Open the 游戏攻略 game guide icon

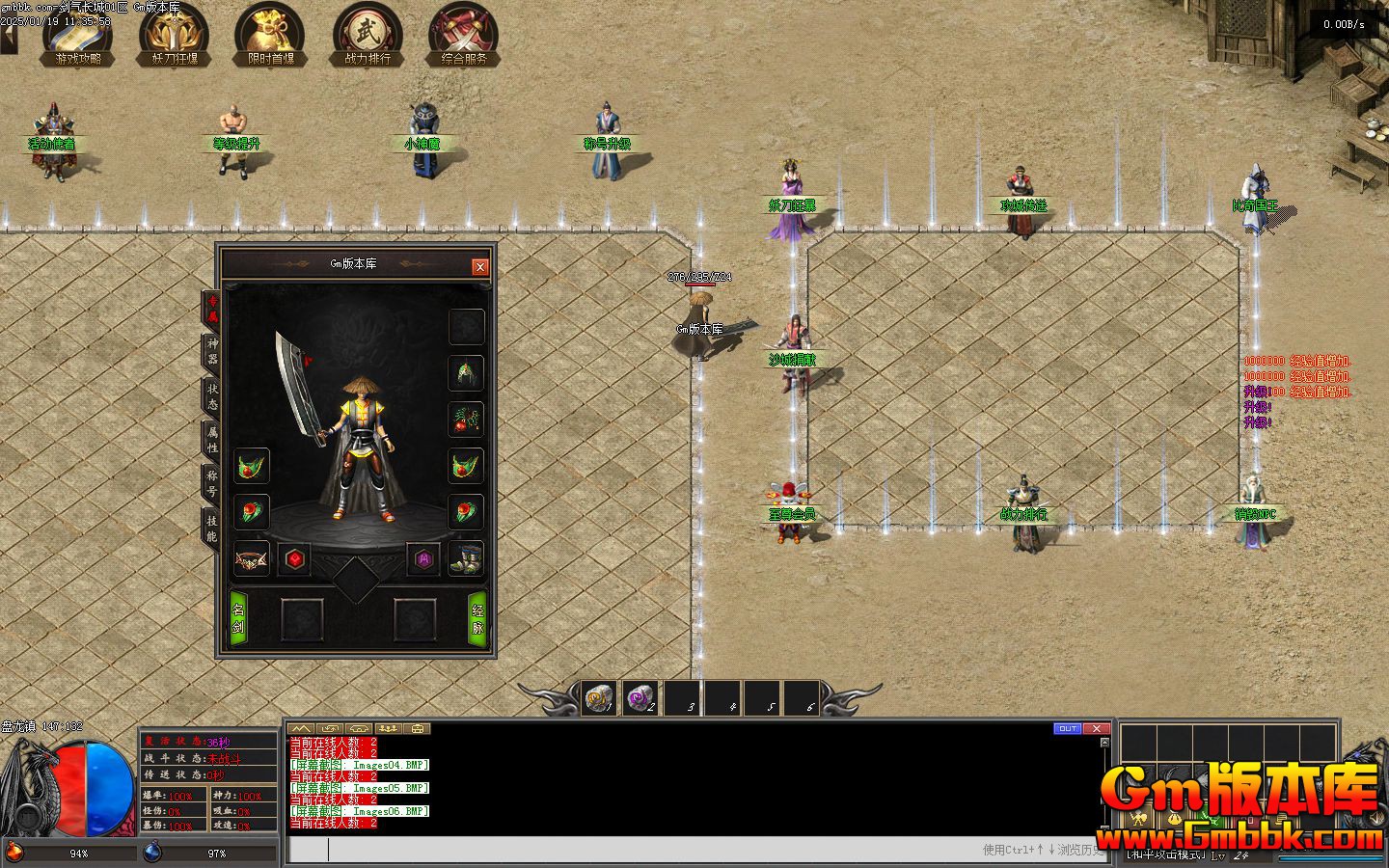click(78, 35)
